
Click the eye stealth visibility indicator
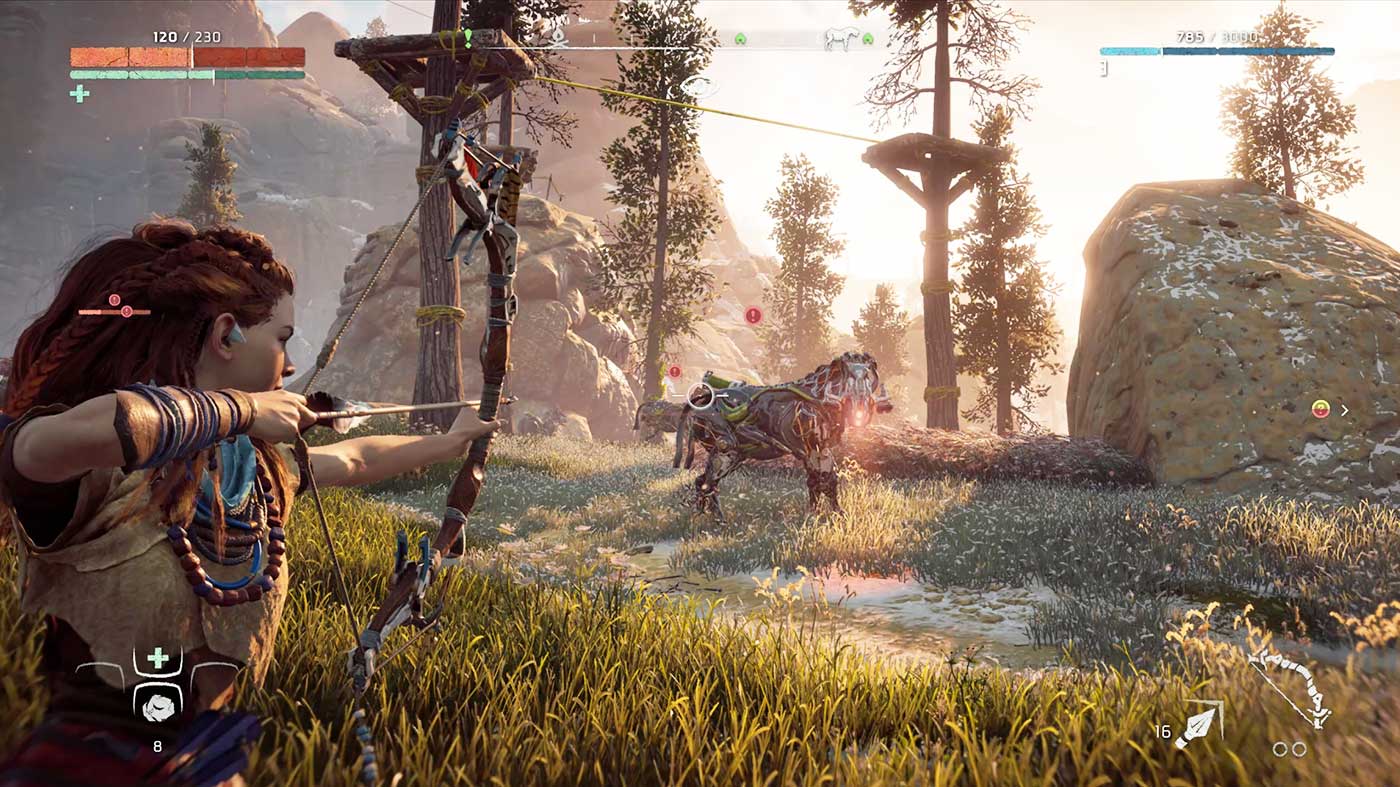700,86
